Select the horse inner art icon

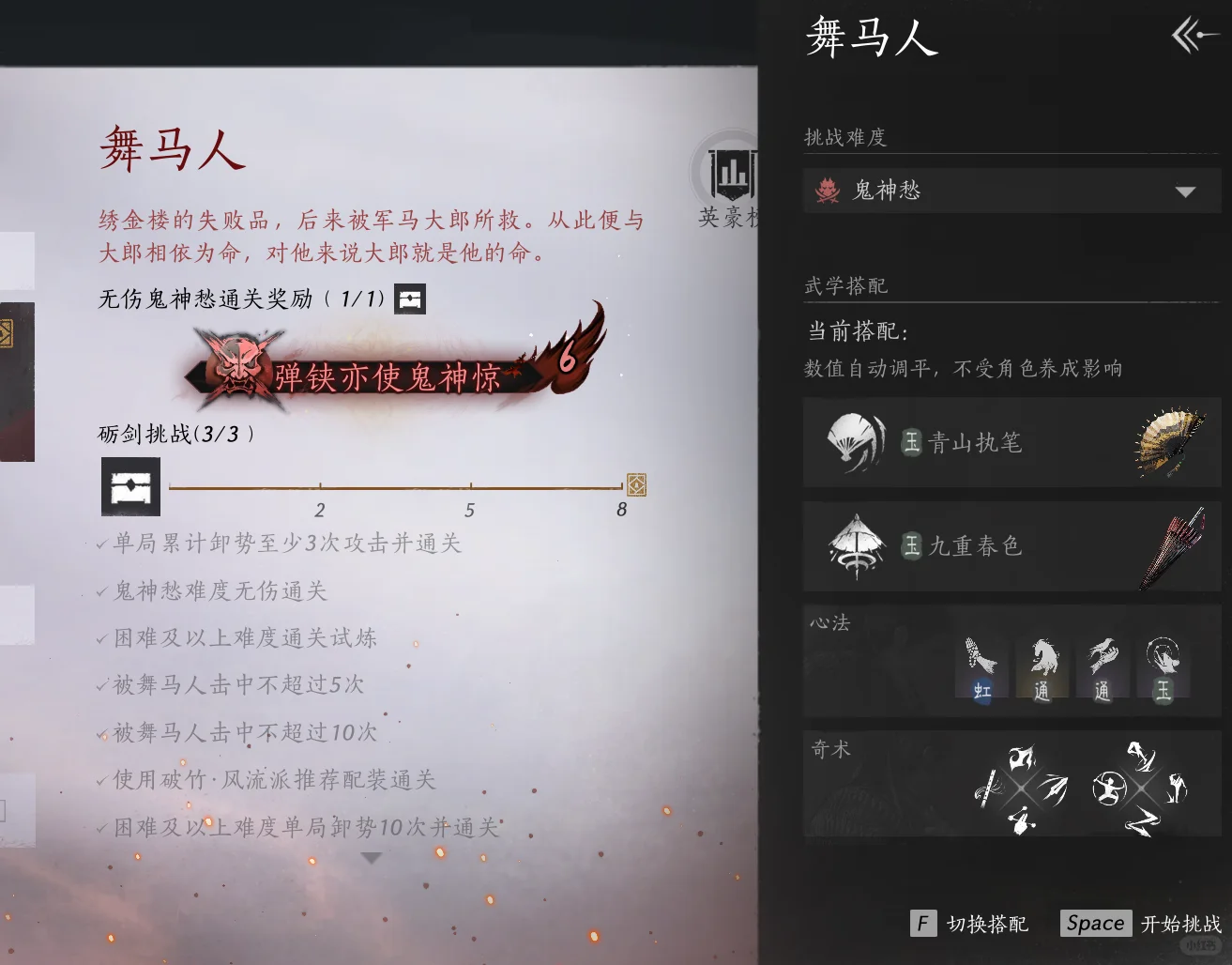click(1042, 668)
